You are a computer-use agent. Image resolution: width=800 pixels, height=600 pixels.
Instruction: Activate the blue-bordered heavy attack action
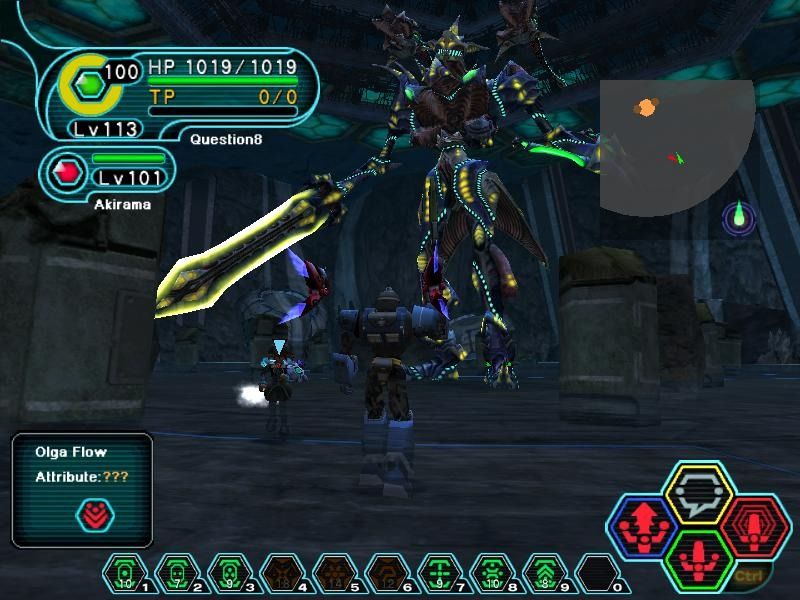click(645, 525)
